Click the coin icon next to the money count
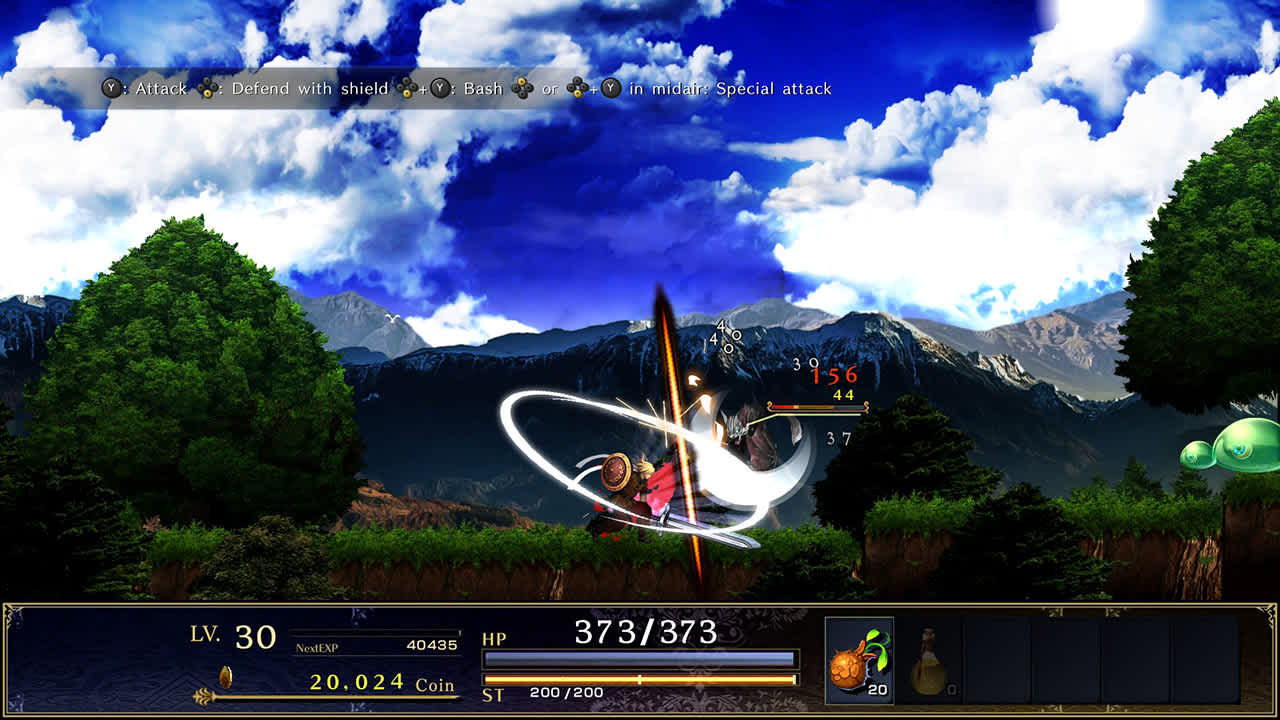Screen dimensions: 1280x720 [225, 677]
